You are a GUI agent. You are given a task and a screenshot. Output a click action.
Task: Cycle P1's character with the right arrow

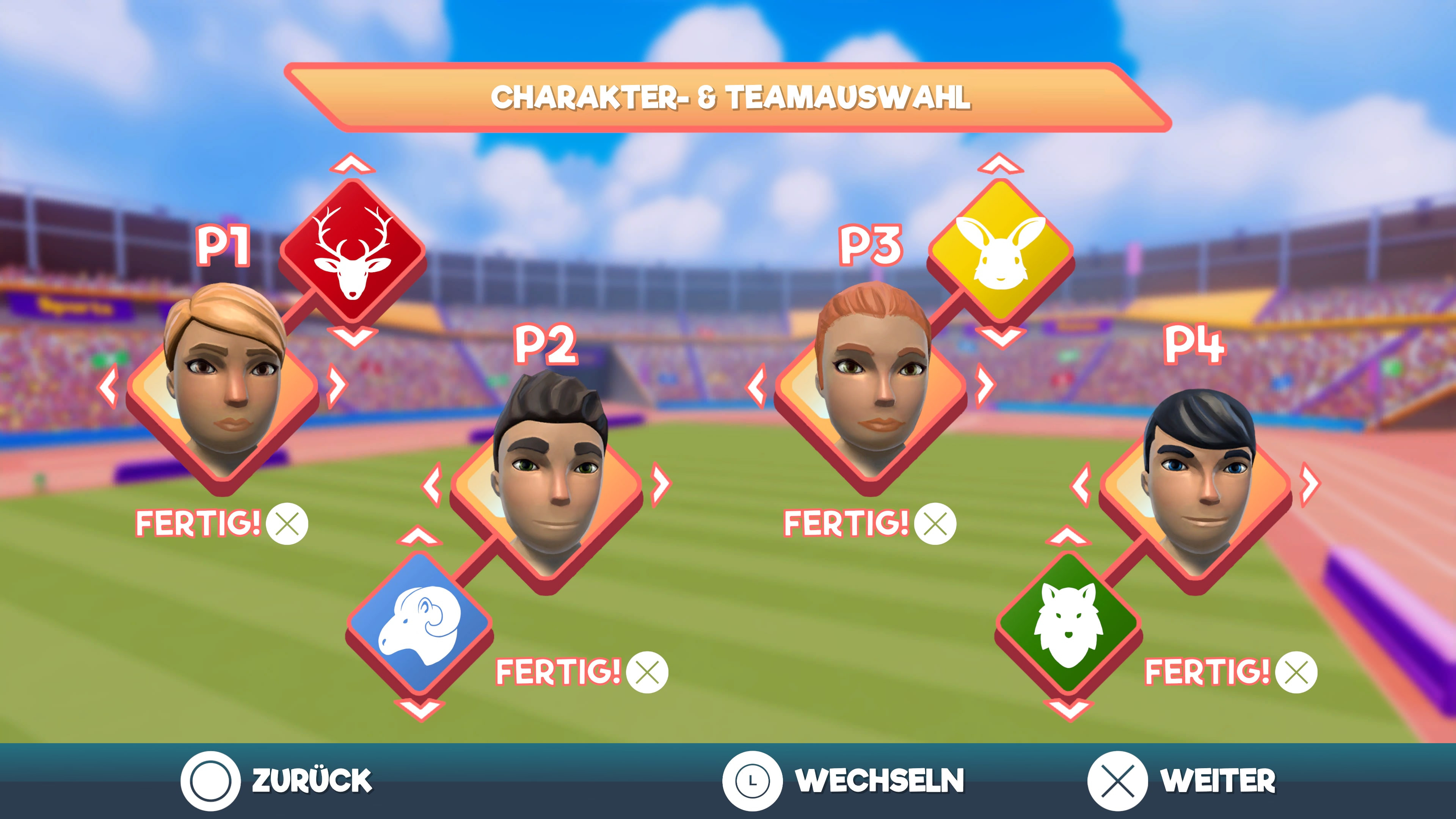tap(337, 386)
